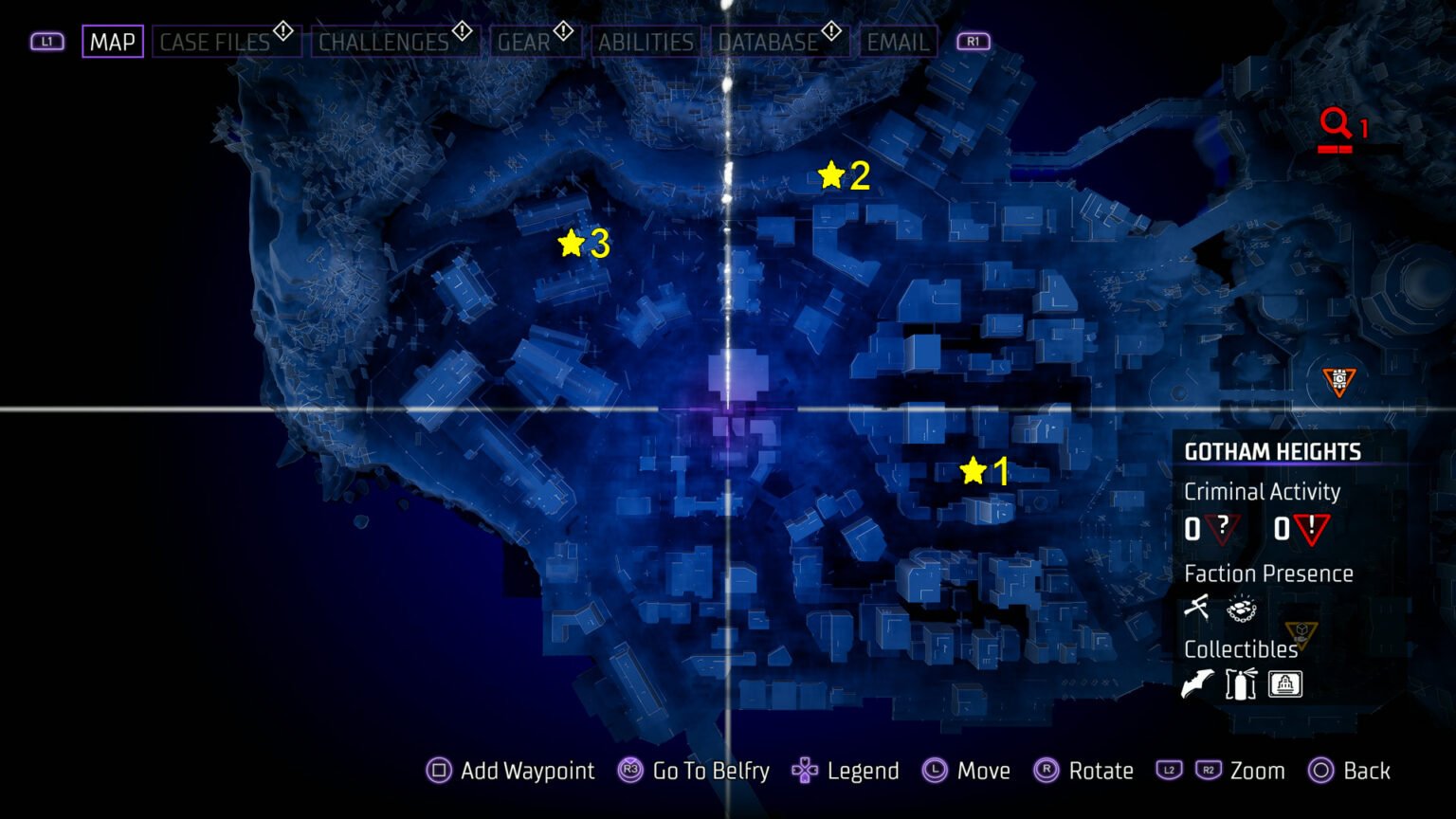Screen dimensions: 1456x819
Task: Select the crossed-tools Faction Presence icon
Action: [x=1196, y=608]
